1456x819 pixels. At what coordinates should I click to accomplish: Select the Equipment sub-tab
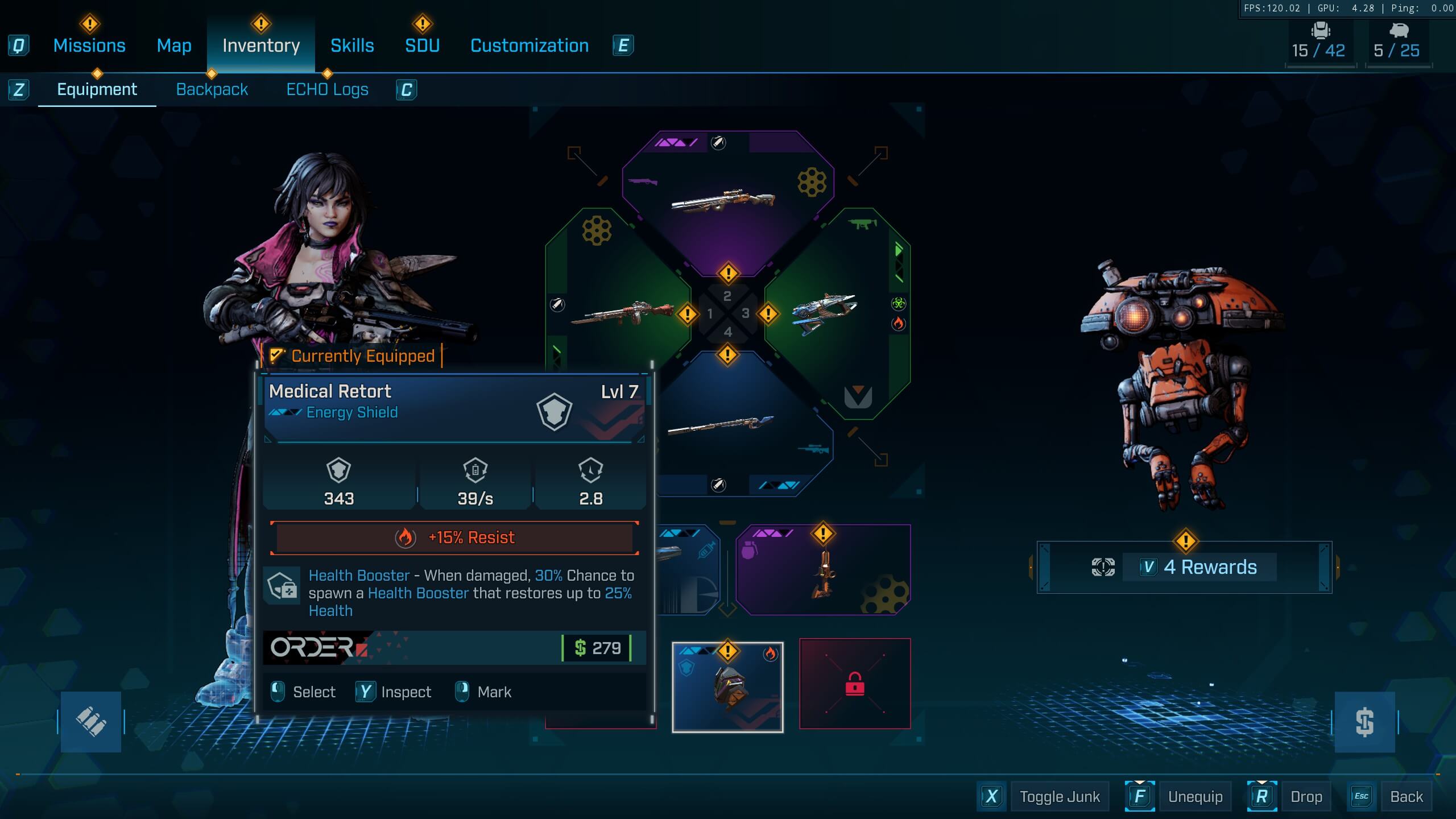tap(97, 89)
